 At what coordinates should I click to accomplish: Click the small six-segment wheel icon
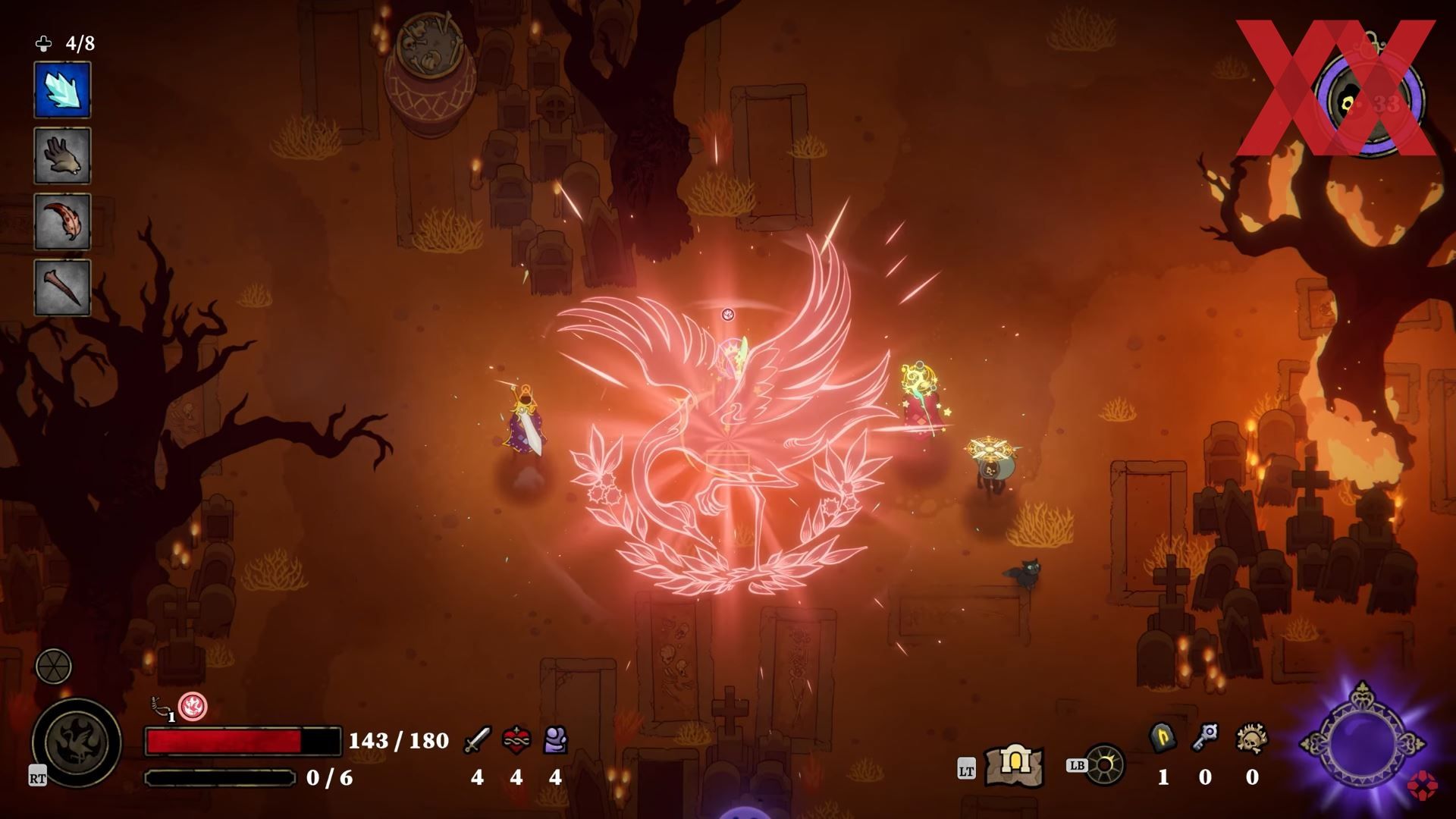pyautogui.click(x=54, y=667)
